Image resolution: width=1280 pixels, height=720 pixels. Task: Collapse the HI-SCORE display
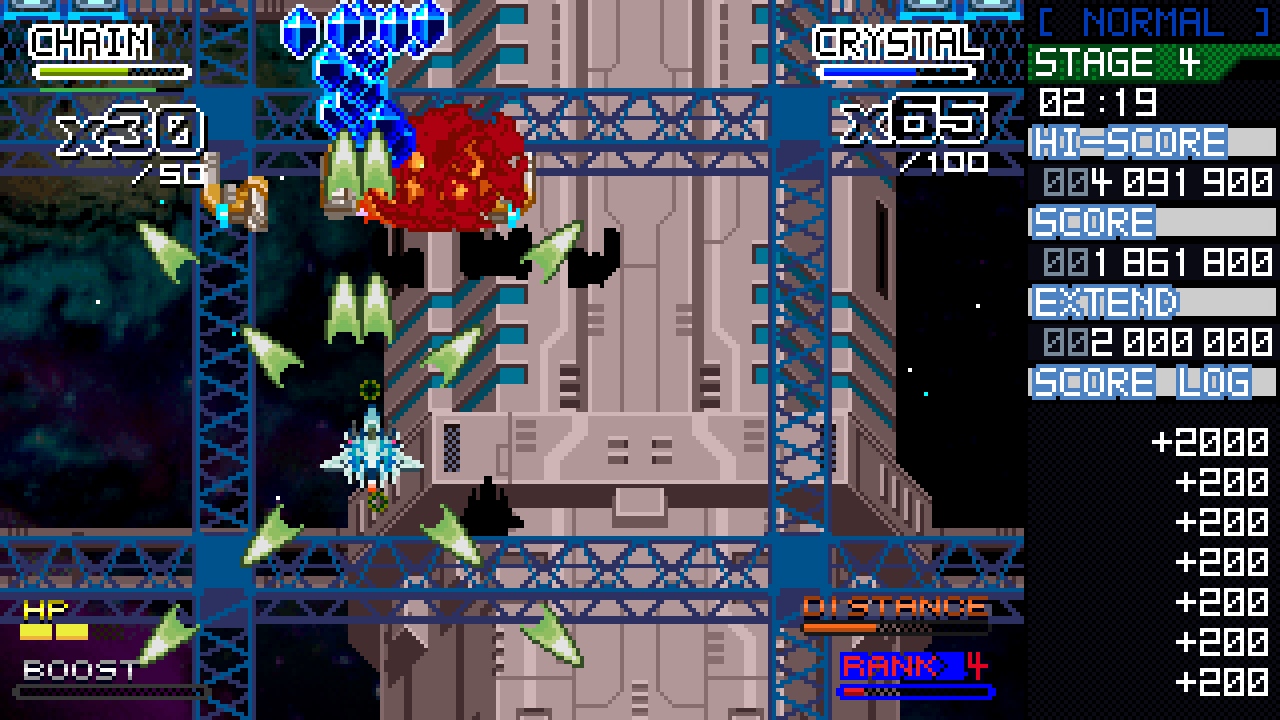click(x=1130, y=142)
